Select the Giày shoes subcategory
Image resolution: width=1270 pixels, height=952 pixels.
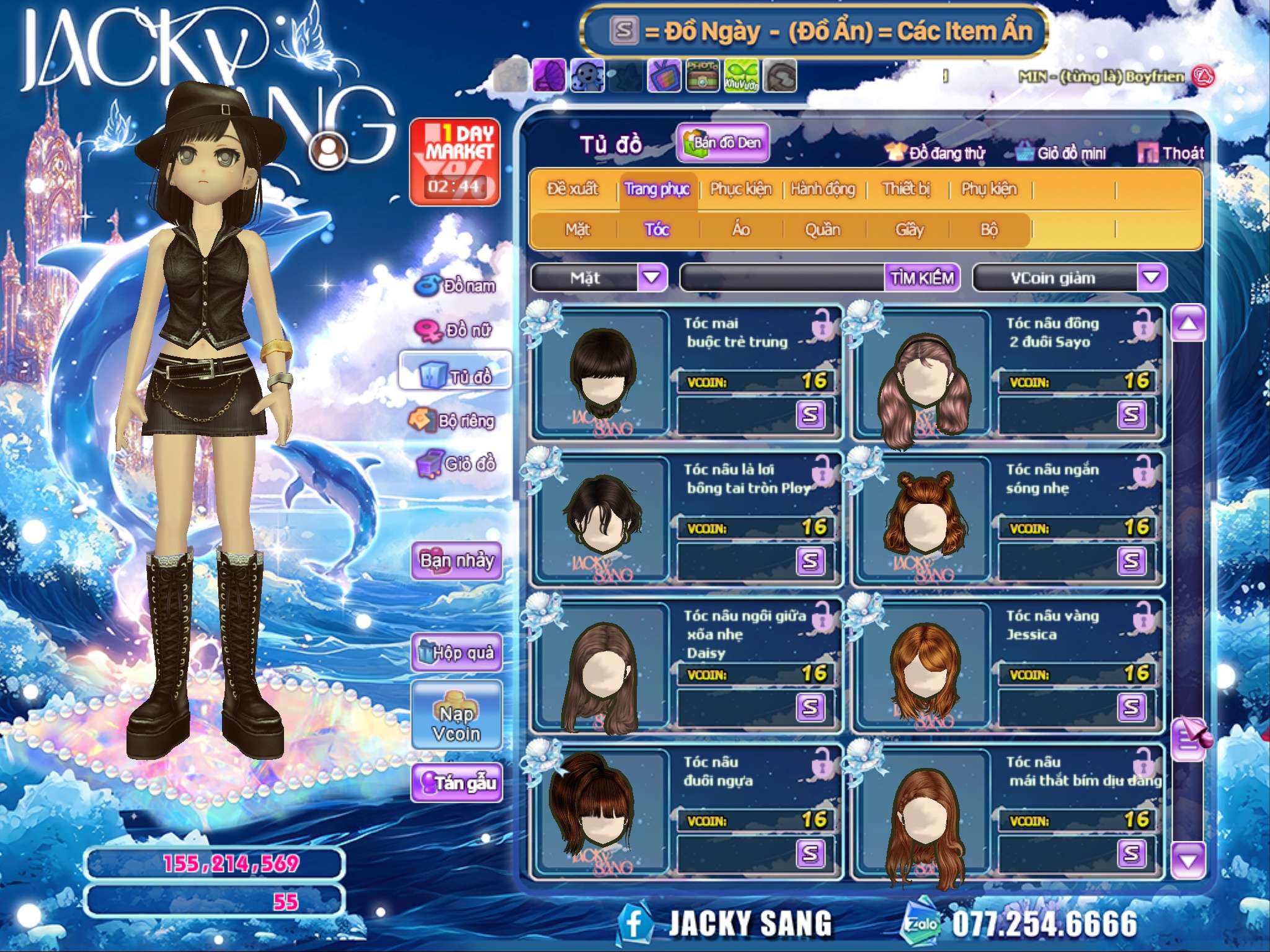909,230
